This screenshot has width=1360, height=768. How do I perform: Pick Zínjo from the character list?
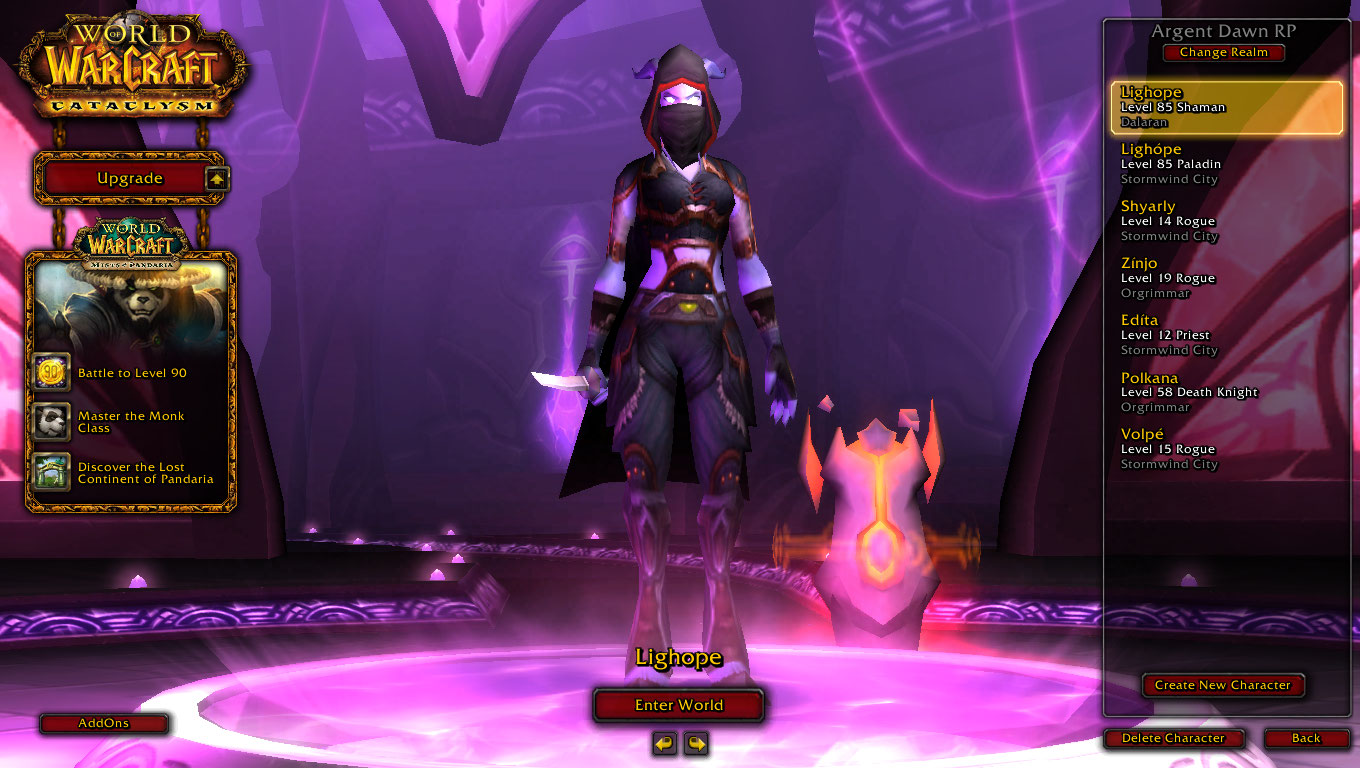pyautogui.click(x=1226, y=278)
